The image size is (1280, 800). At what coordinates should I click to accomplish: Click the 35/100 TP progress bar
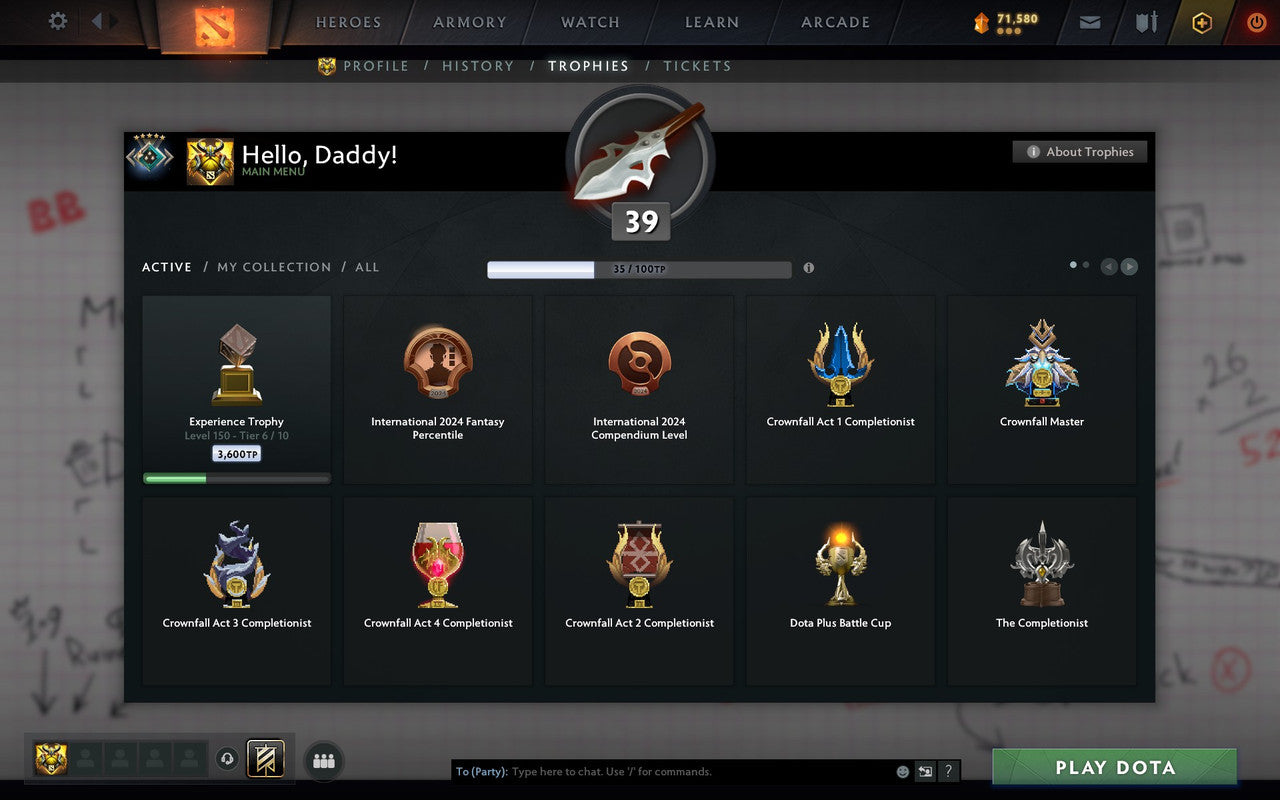(638, 269)
